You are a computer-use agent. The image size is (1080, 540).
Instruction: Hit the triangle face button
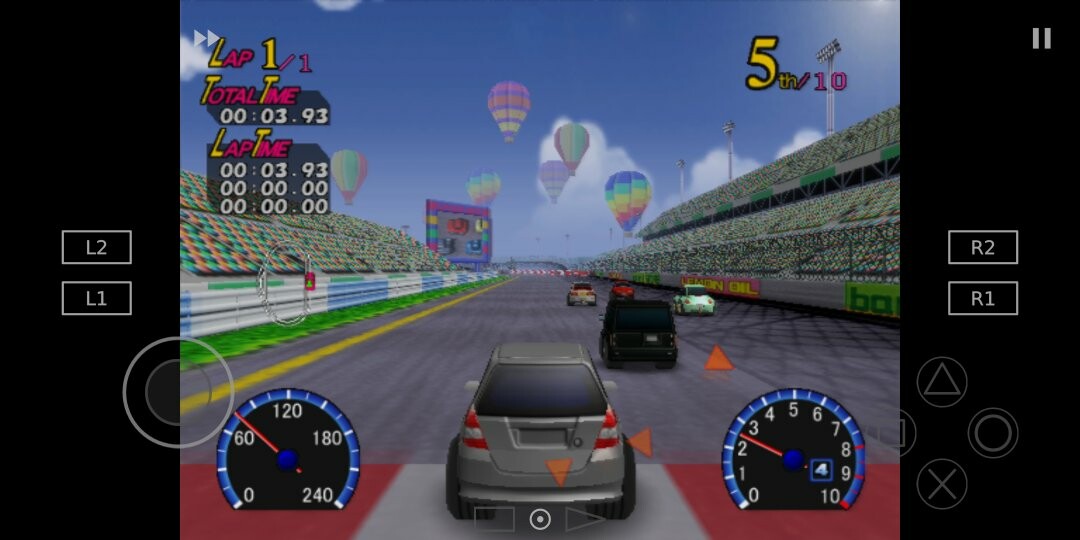(942, 382)
